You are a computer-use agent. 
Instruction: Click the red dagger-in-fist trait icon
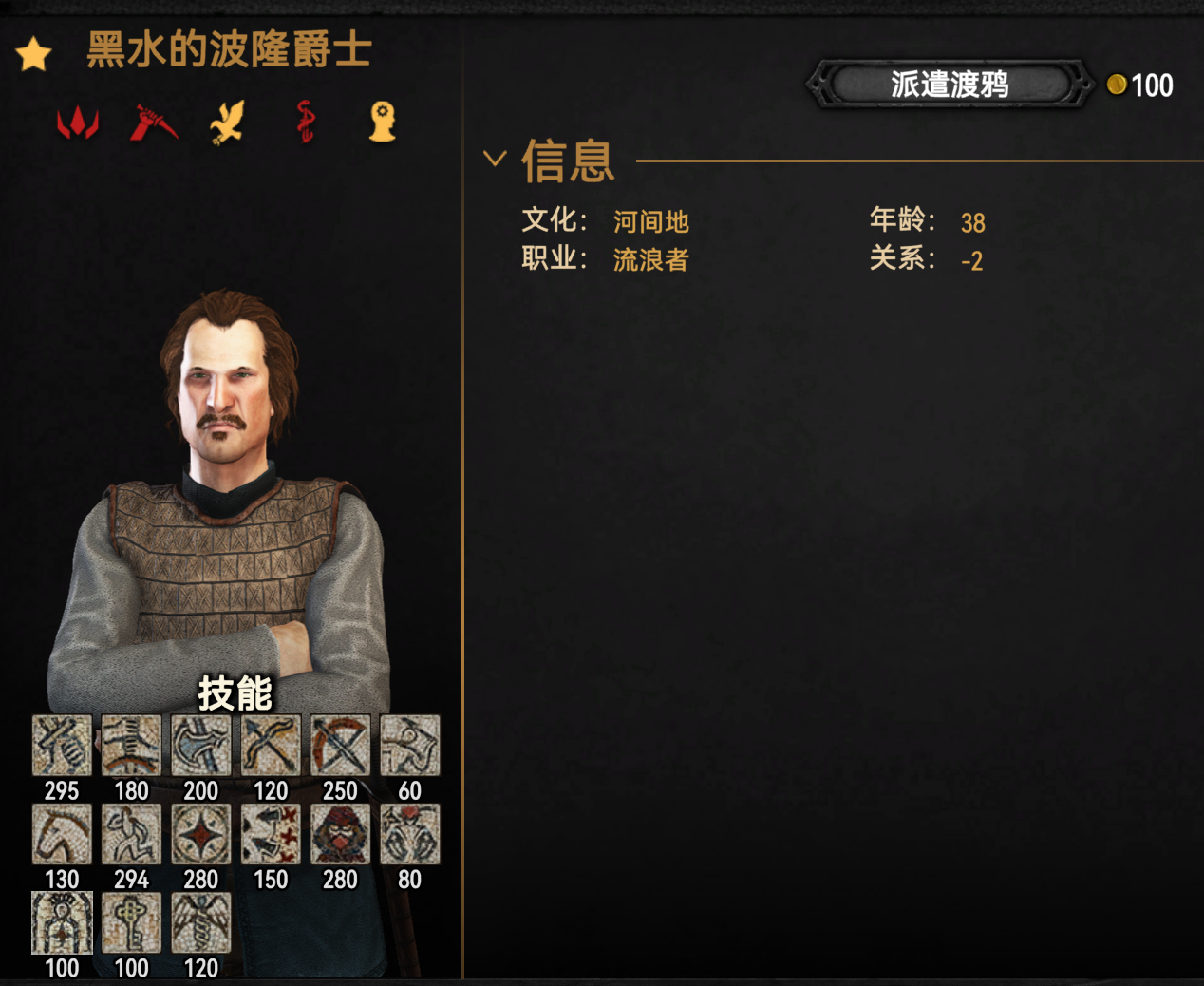pos(153,123)
